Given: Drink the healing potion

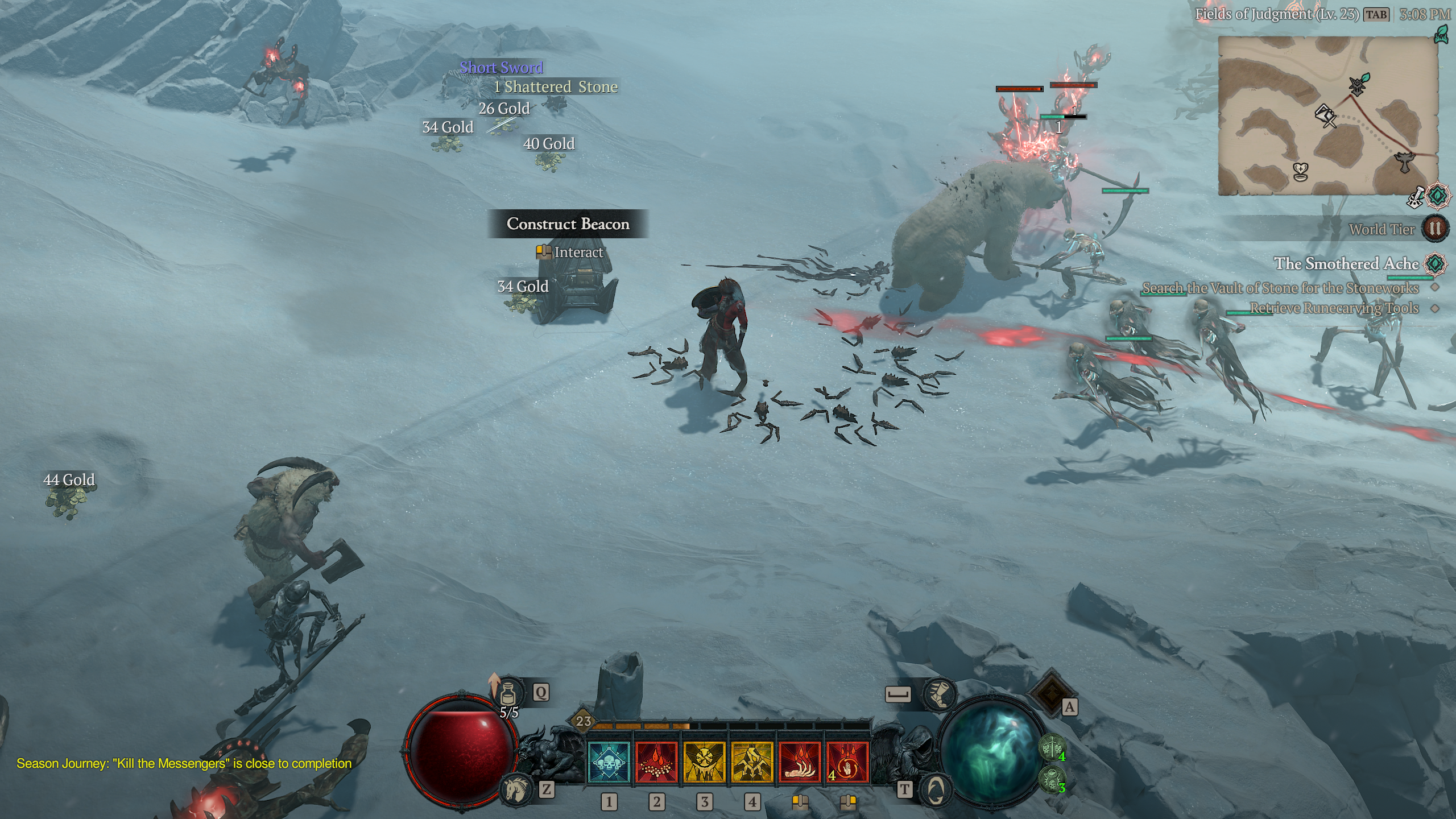Looking at the screenshot, I should [508, 693].
